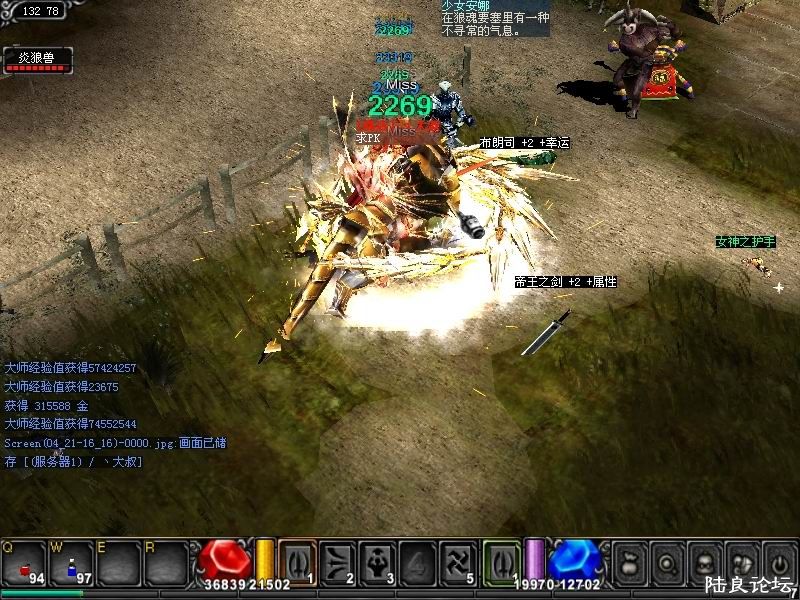Activate skill slot number 1
The height and width of the screenshot is (600, 800).
[x=298, y=561]
